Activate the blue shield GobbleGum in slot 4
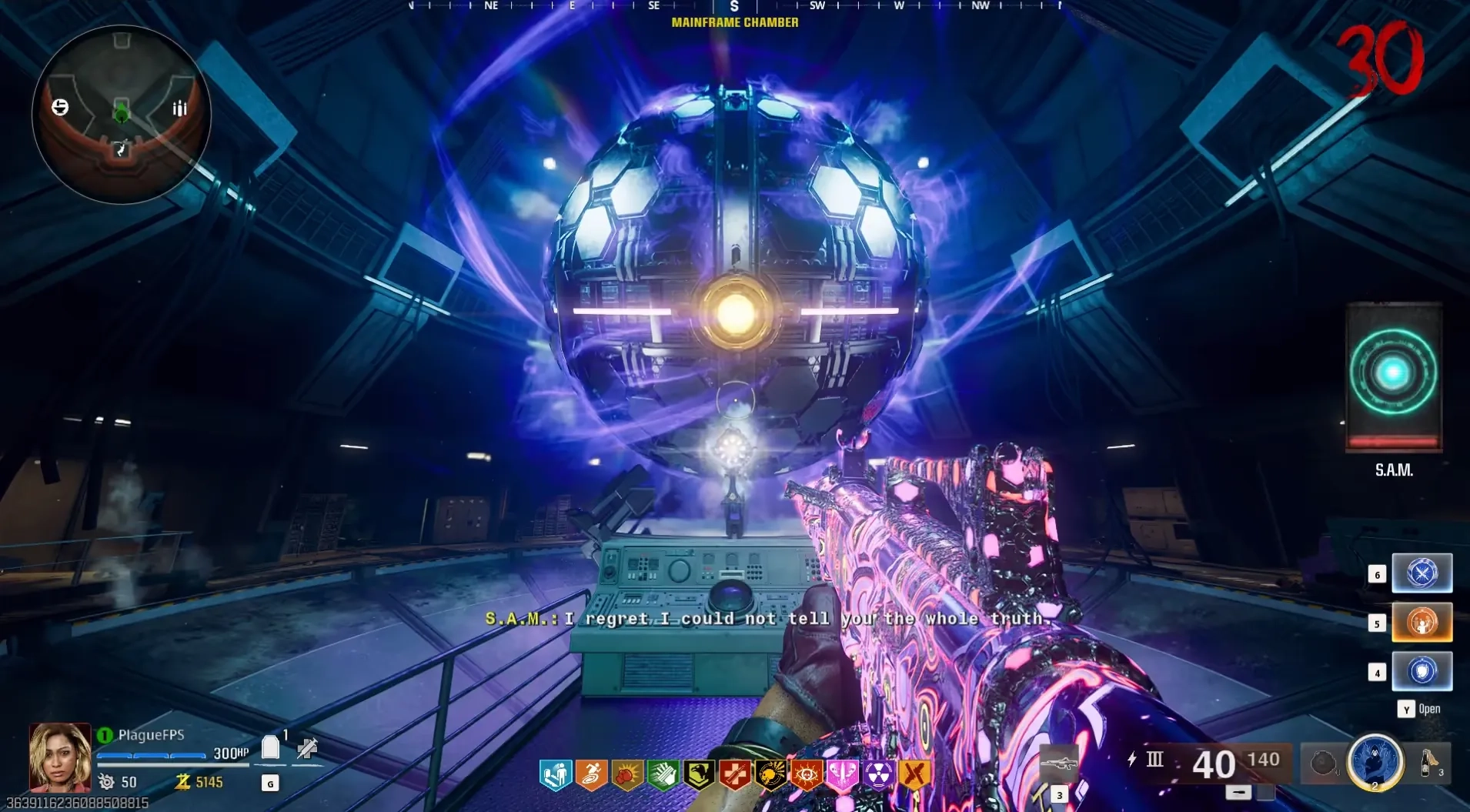The width and height of the screenshot is (1470, 812). [x=1422, y=671]
